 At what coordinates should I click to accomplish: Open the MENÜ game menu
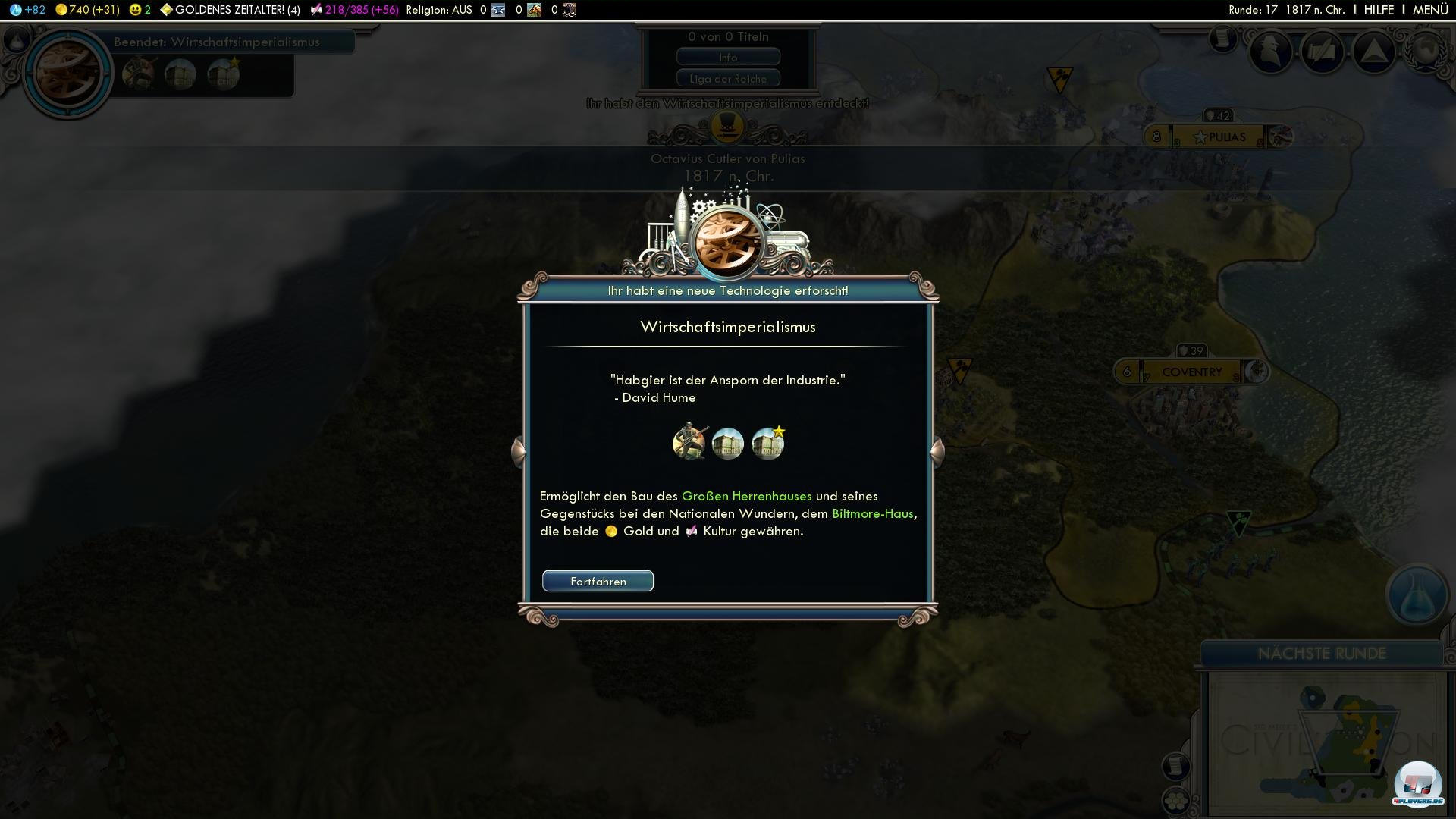pos(1430,10)
